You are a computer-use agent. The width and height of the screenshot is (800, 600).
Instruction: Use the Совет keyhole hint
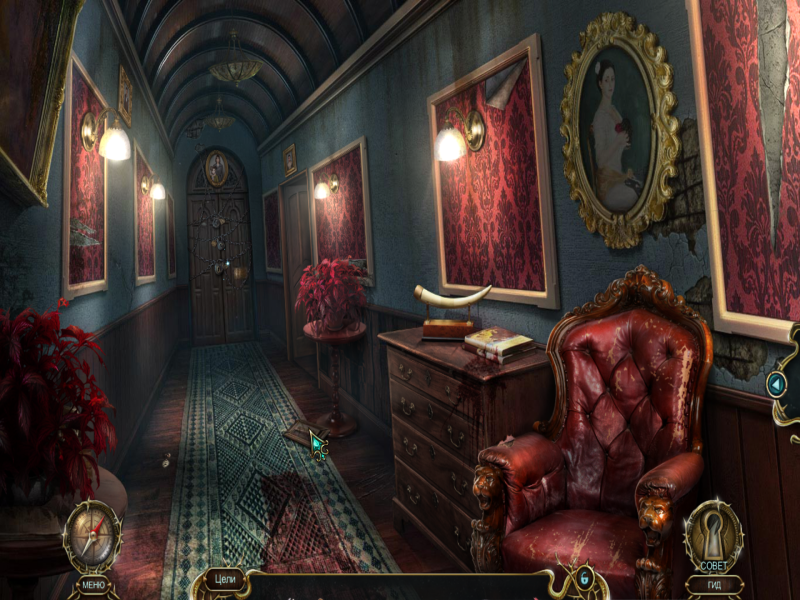tap(713, 535)
